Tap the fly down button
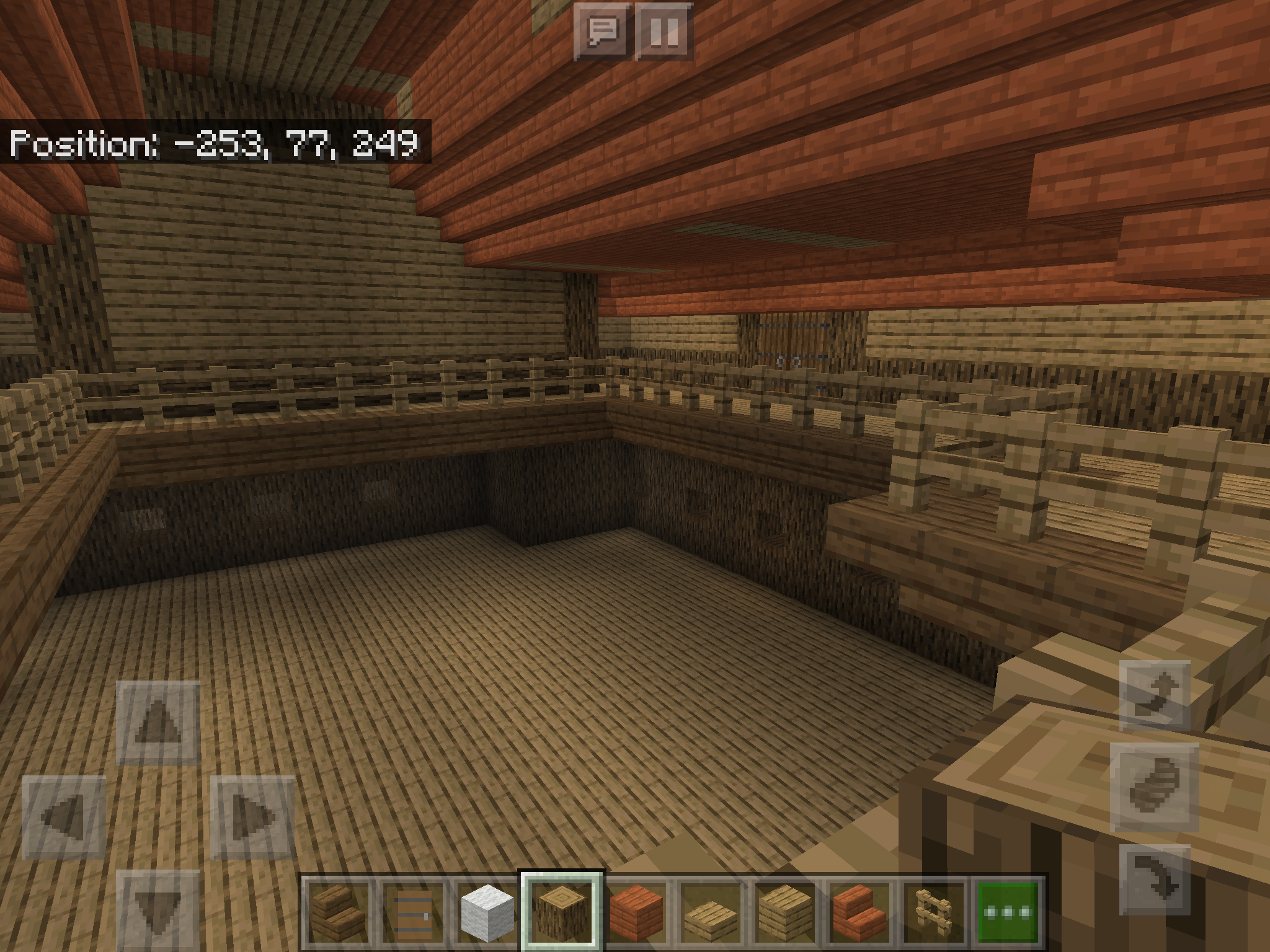Screen dimensions: 1270x952 (1155, 880)
